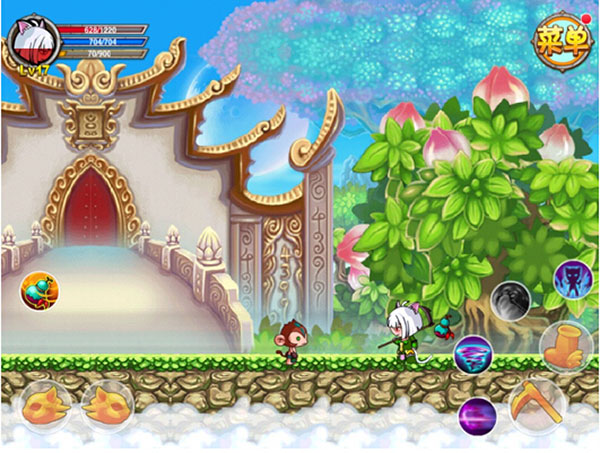The image size is (600, 453).
Task: Cast the purple energy orb skill
Action: tap(477, 414)
